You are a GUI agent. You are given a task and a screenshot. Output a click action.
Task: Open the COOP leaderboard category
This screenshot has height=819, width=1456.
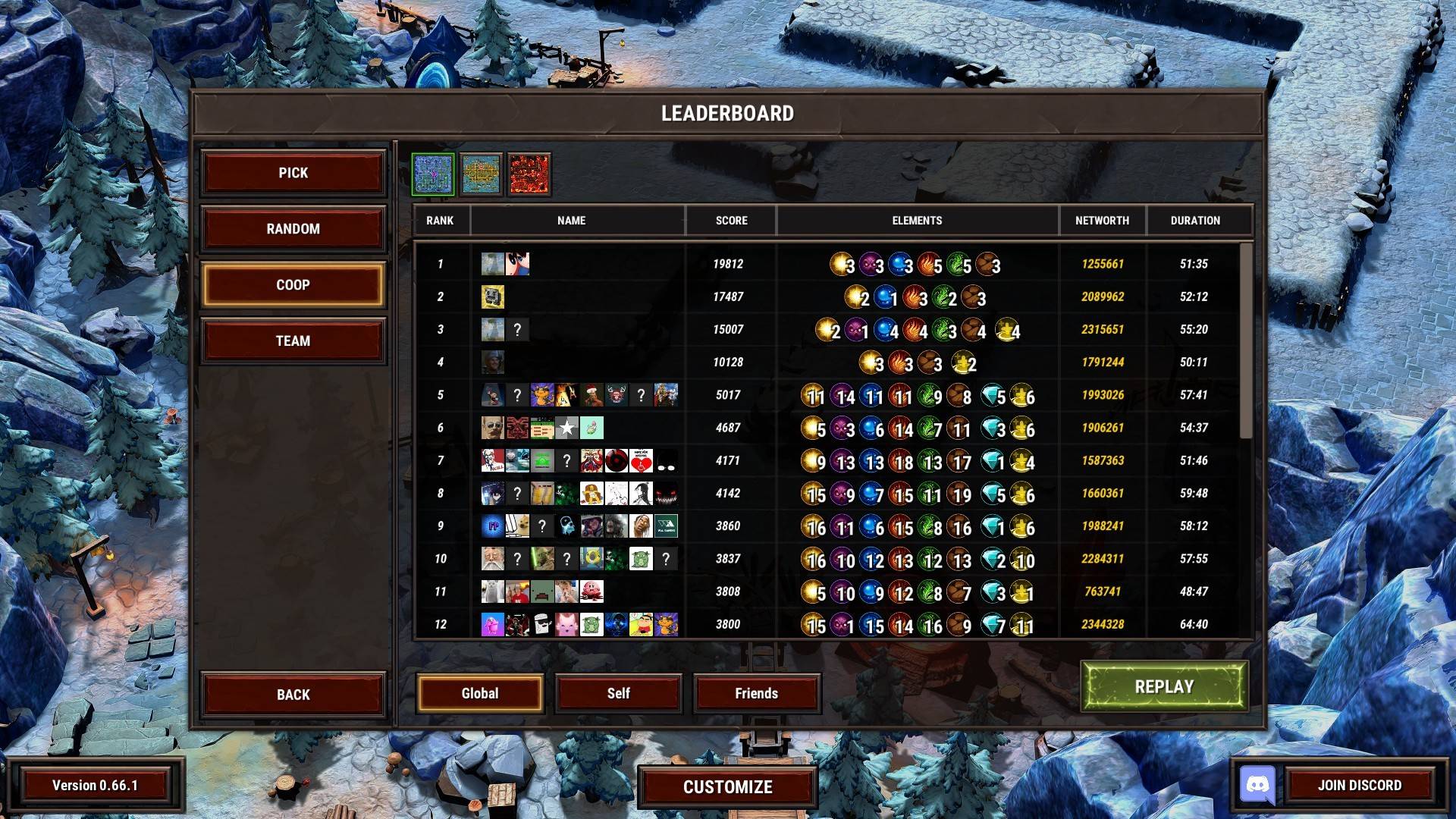tap(293, 285)
